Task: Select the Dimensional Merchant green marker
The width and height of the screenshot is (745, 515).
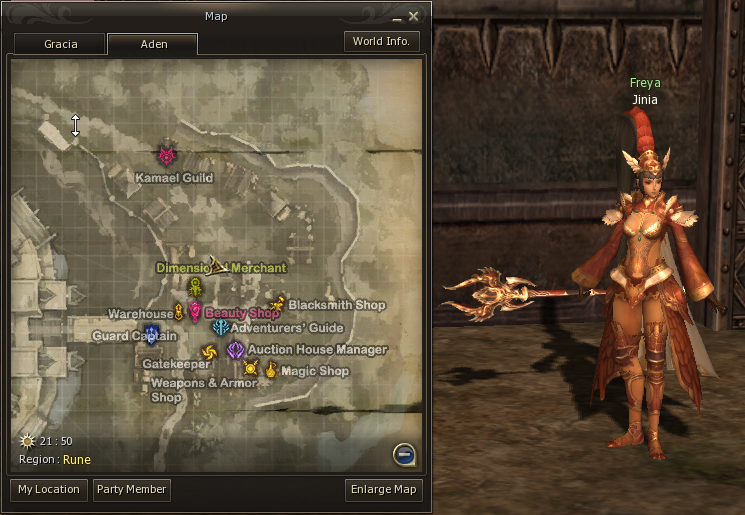Action: click(196, 286)
